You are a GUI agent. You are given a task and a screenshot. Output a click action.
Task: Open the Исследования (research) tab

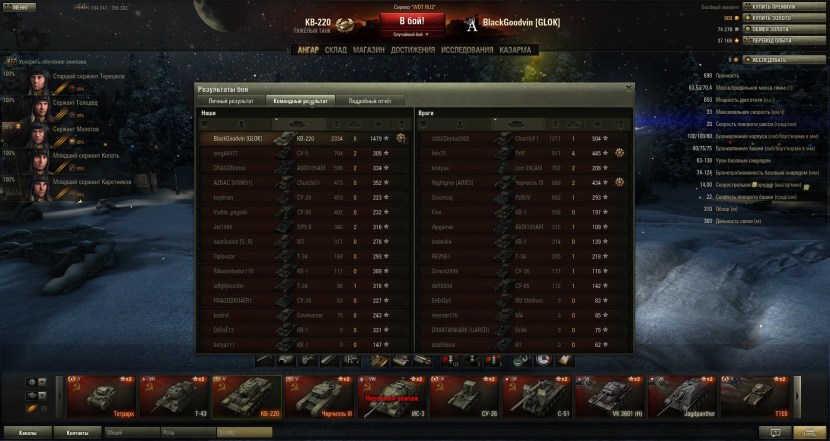468,49
